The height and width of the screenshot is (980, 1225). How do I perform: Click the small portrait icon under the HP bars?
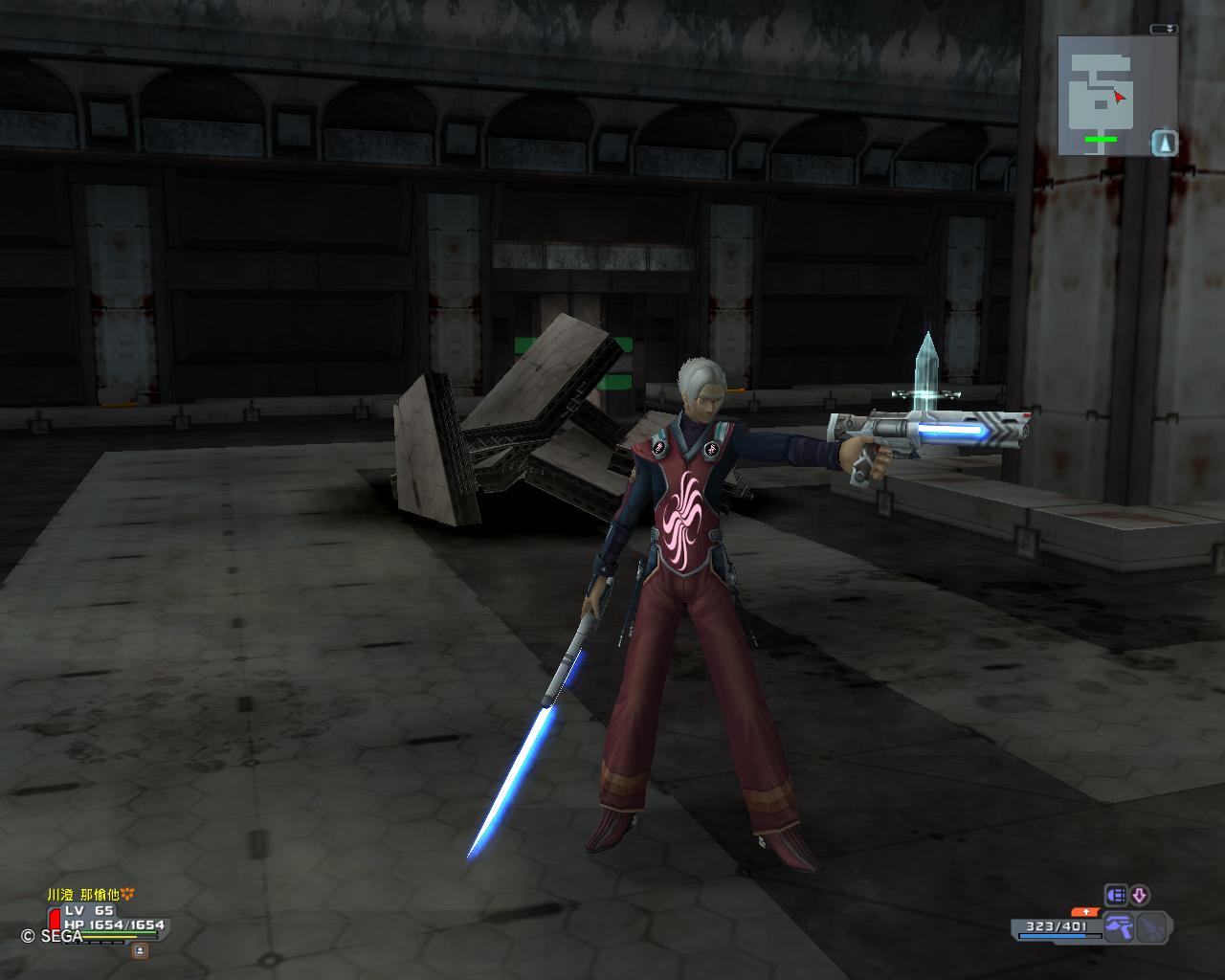pos(140,950)
